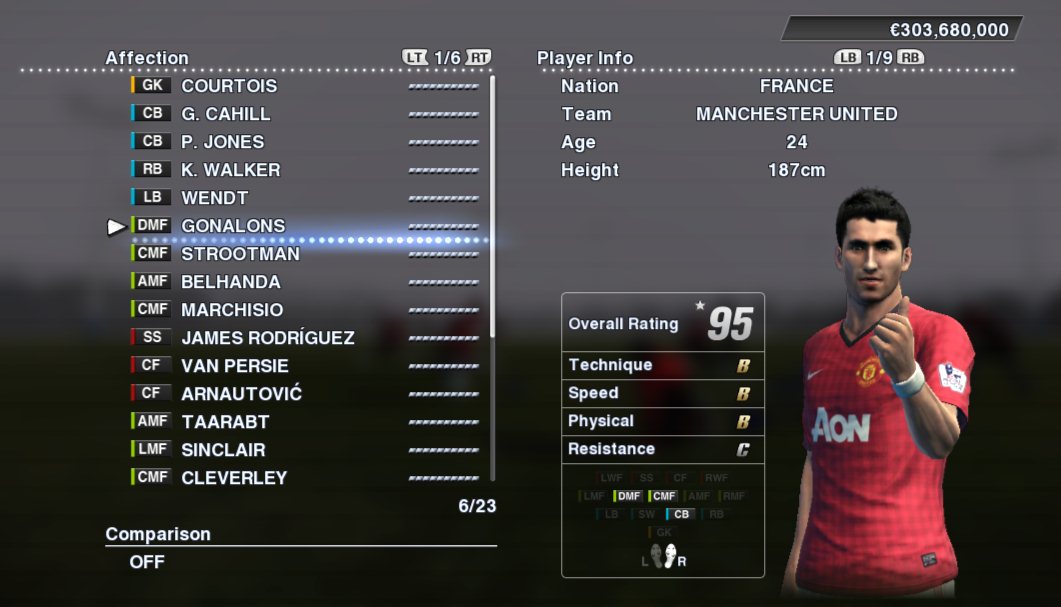Select ARNAUTOVIĆ in the list
This screenshot has width=1061, height=607.
[x=241, y=394]
